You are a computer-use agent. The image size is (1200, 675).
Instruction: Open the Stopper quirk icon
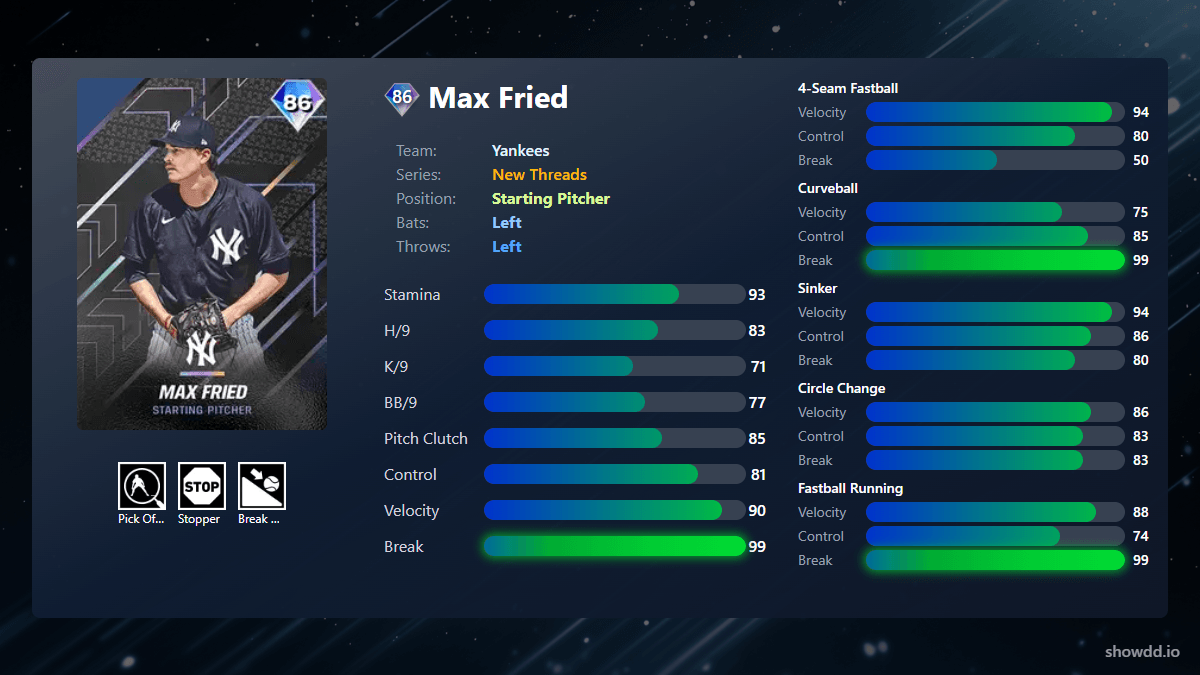(202, 486)
